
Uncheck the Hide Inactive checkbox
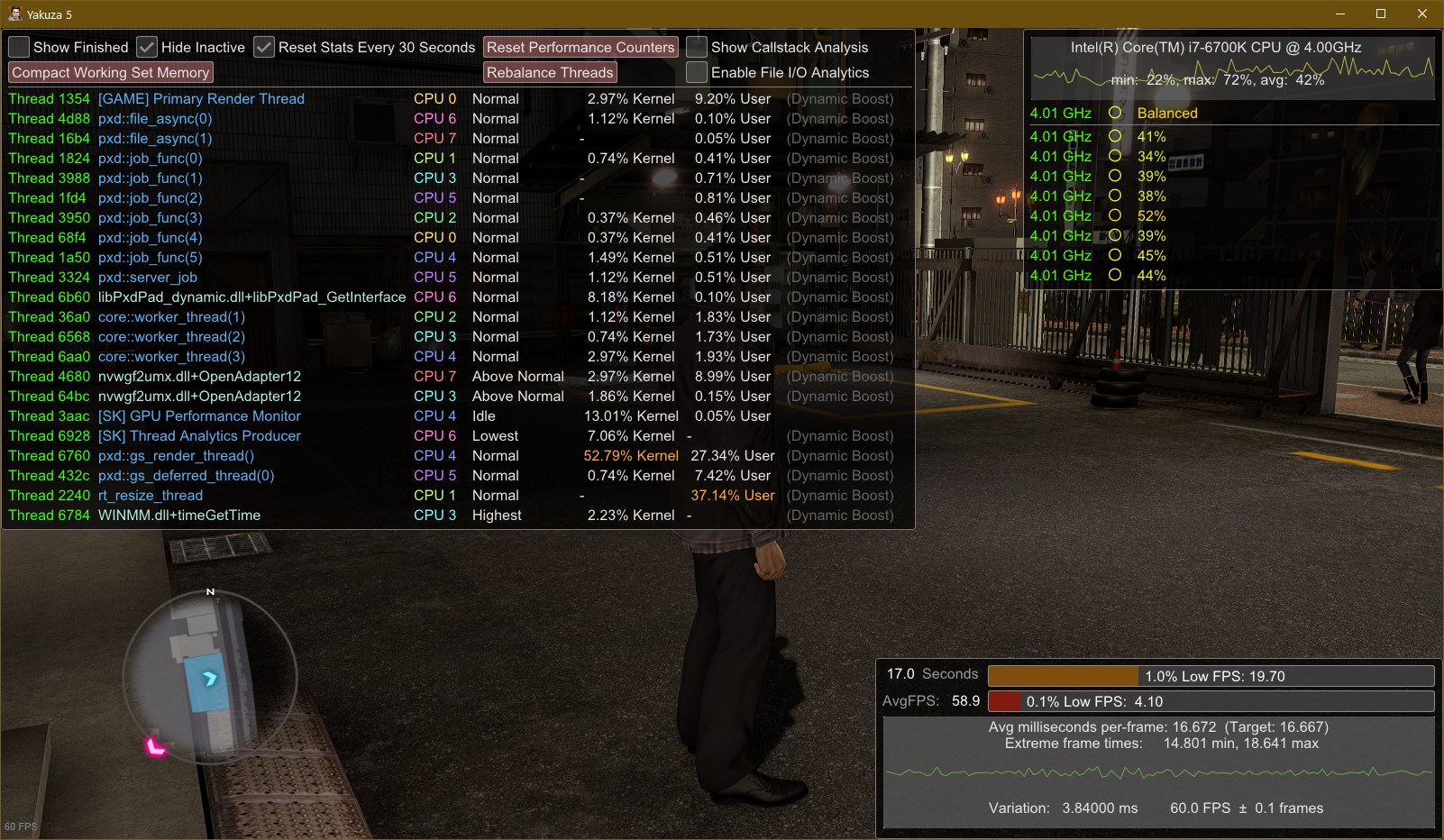click(x=147, y=47)
